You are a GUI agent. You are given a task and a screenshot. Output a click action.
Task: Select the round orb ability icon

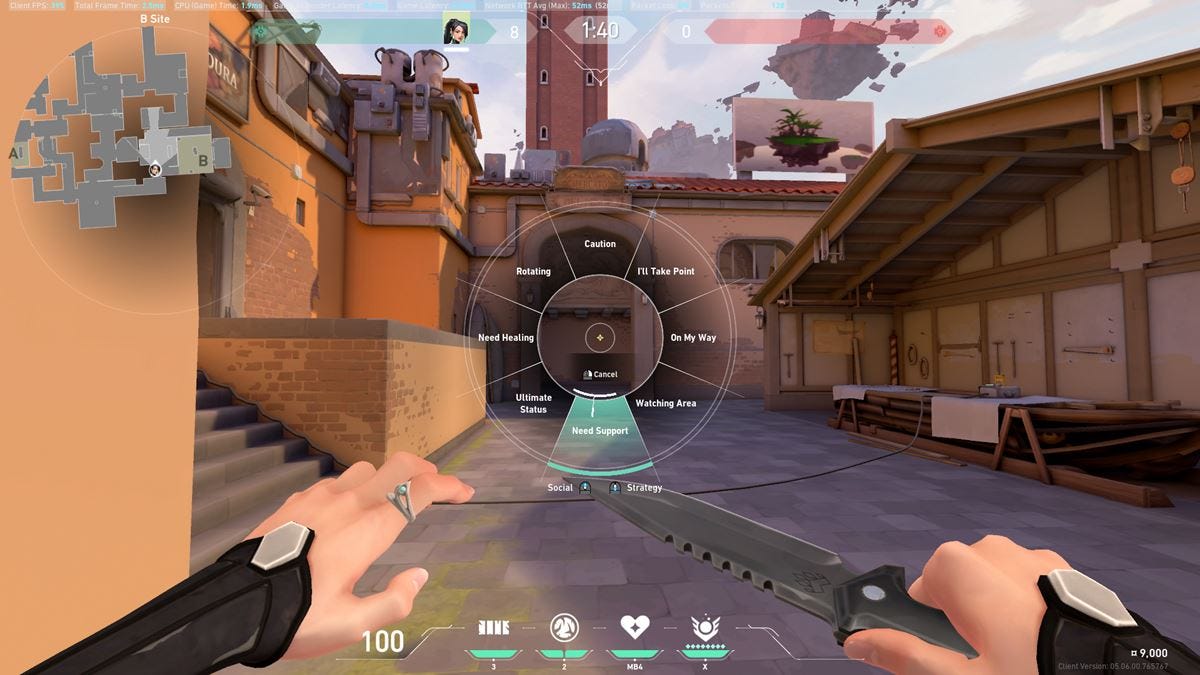pos(565,628)
